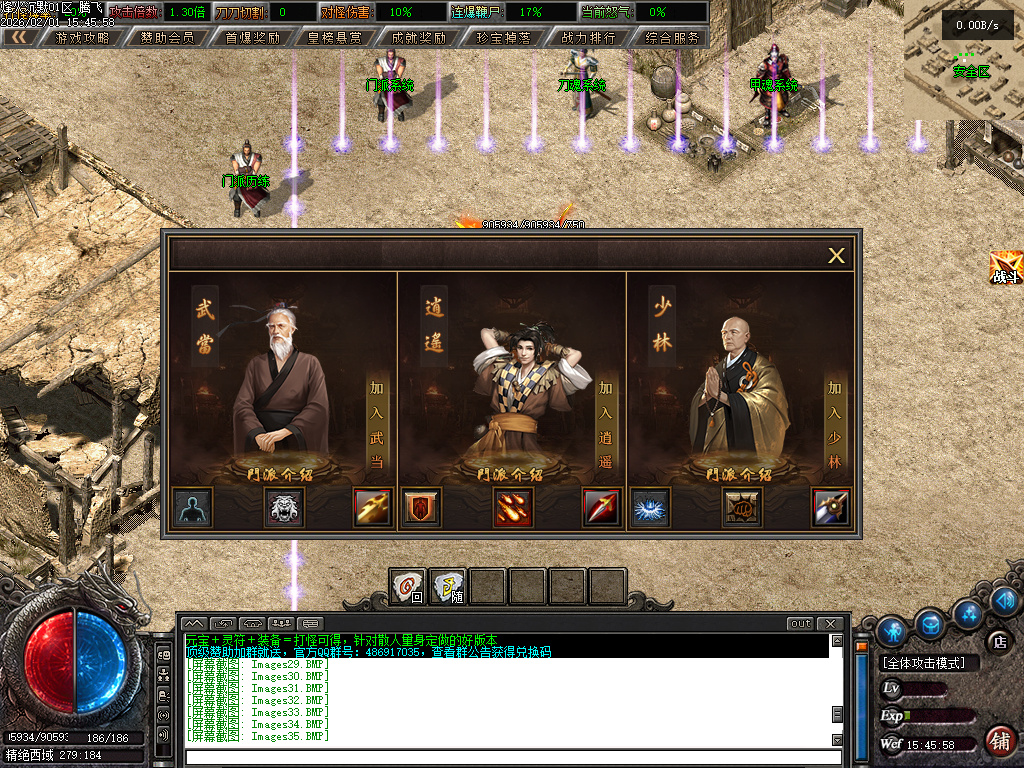
Task: Open the minimap
Action: (x=963, y=60)
